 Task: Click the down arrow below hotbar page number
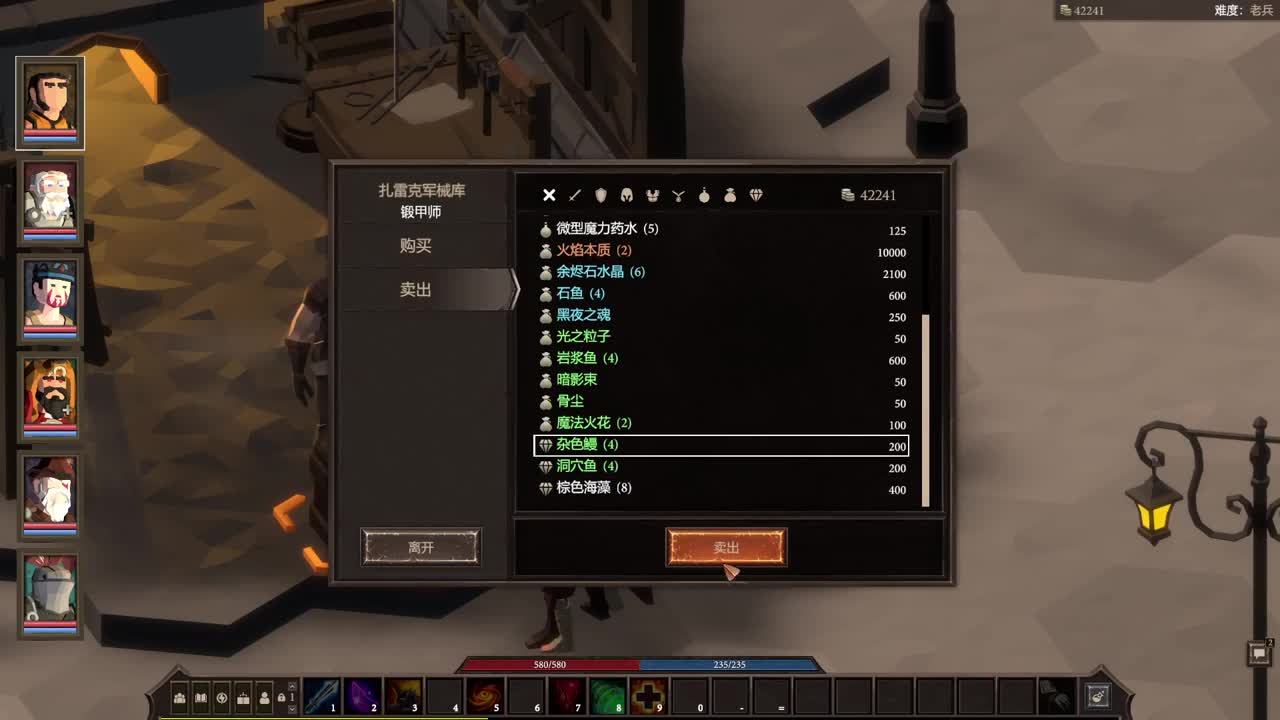pyautogui.click(x=292, y=709)
